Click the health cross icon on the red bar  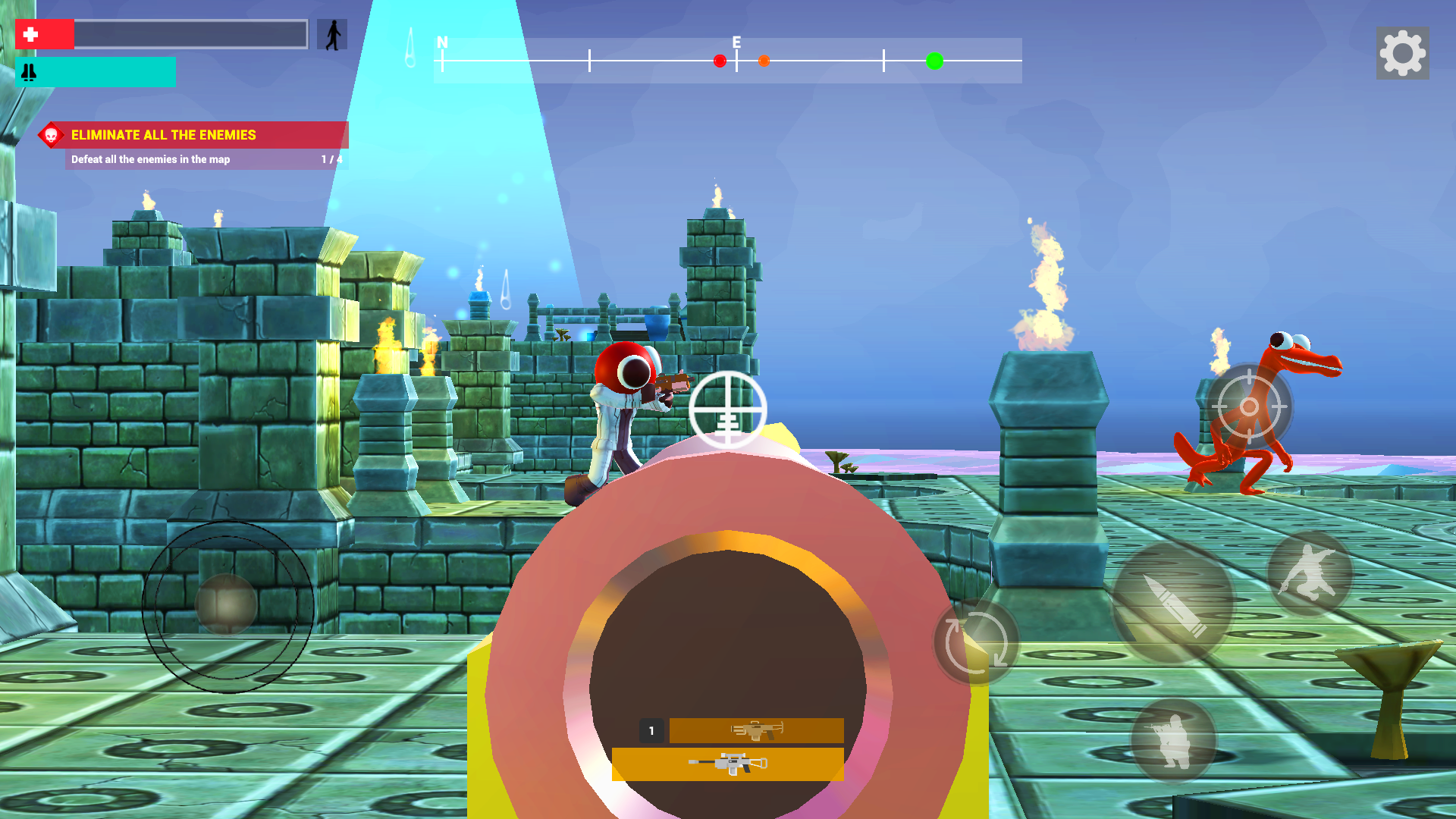32,34
